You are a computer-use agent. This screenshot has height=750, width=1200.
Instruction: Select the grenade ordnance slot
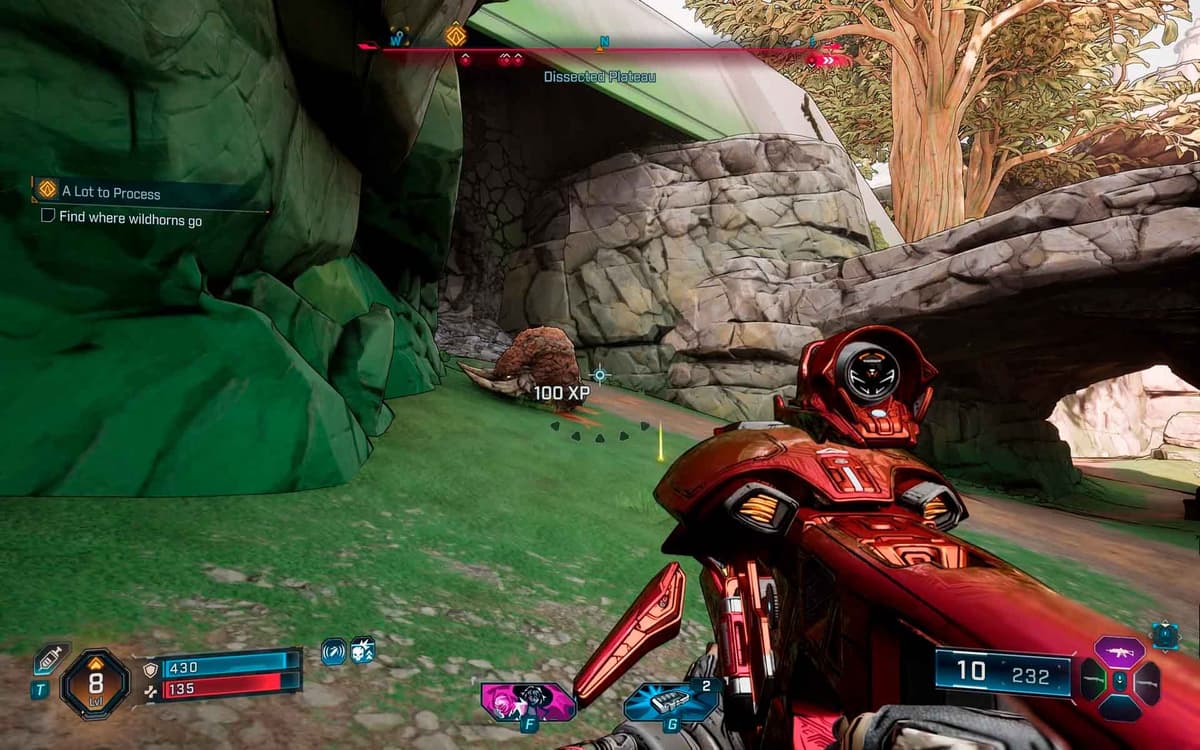pos(669,701)
